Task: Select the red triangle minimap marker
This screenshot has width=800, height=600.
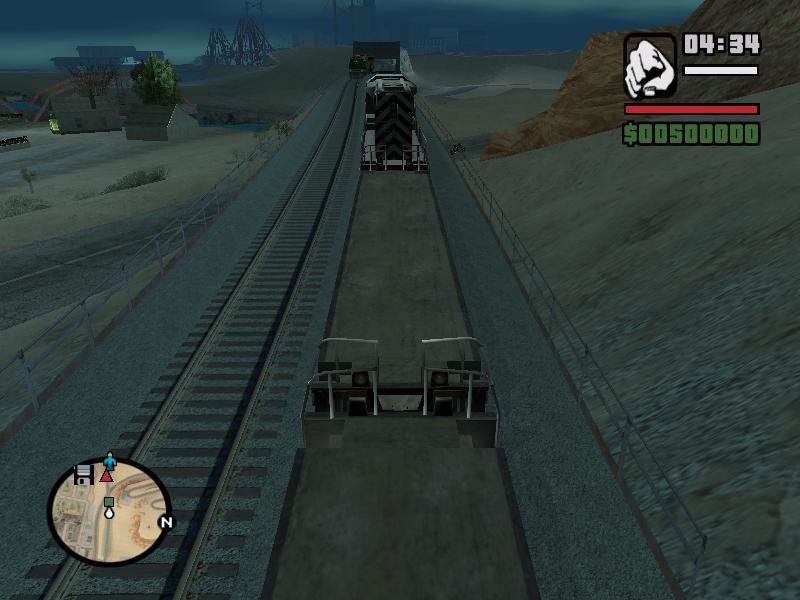Action: [106, 476]
